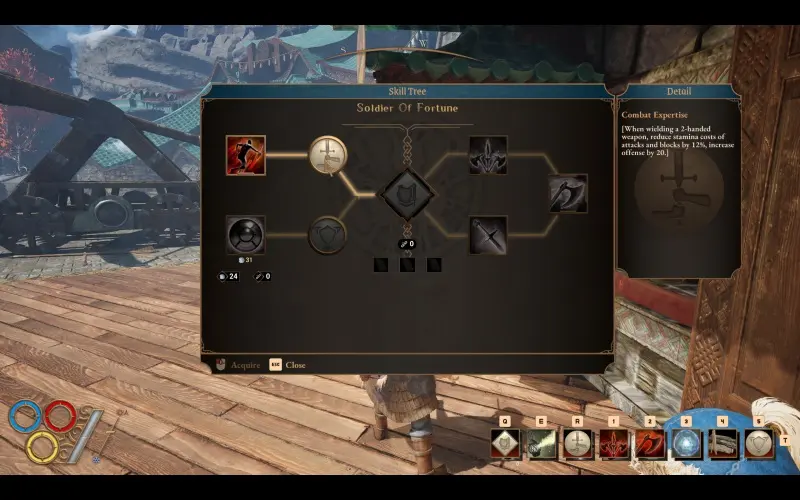Pick the diagonal sword skill node
Image resolution: width=800 pixels, height=500 pixels.
coord(488,235)
